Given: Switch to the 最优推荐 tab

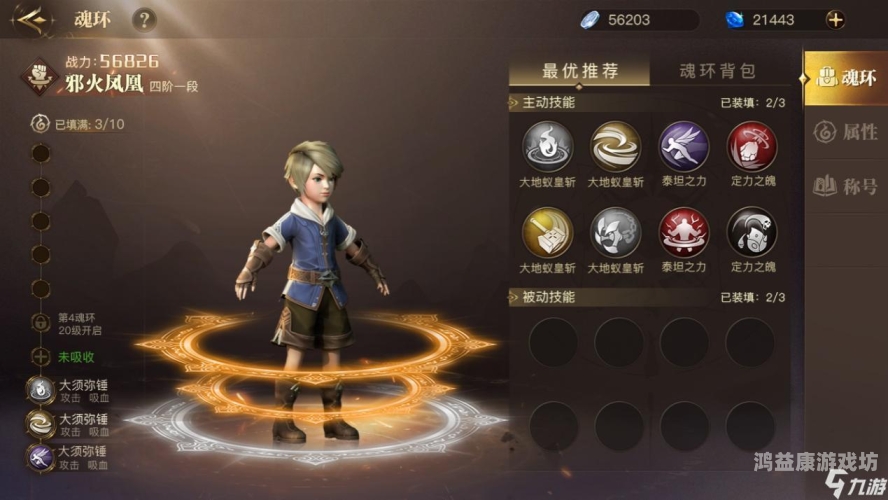Looking at the screenshot, I should tap(580, 71).
